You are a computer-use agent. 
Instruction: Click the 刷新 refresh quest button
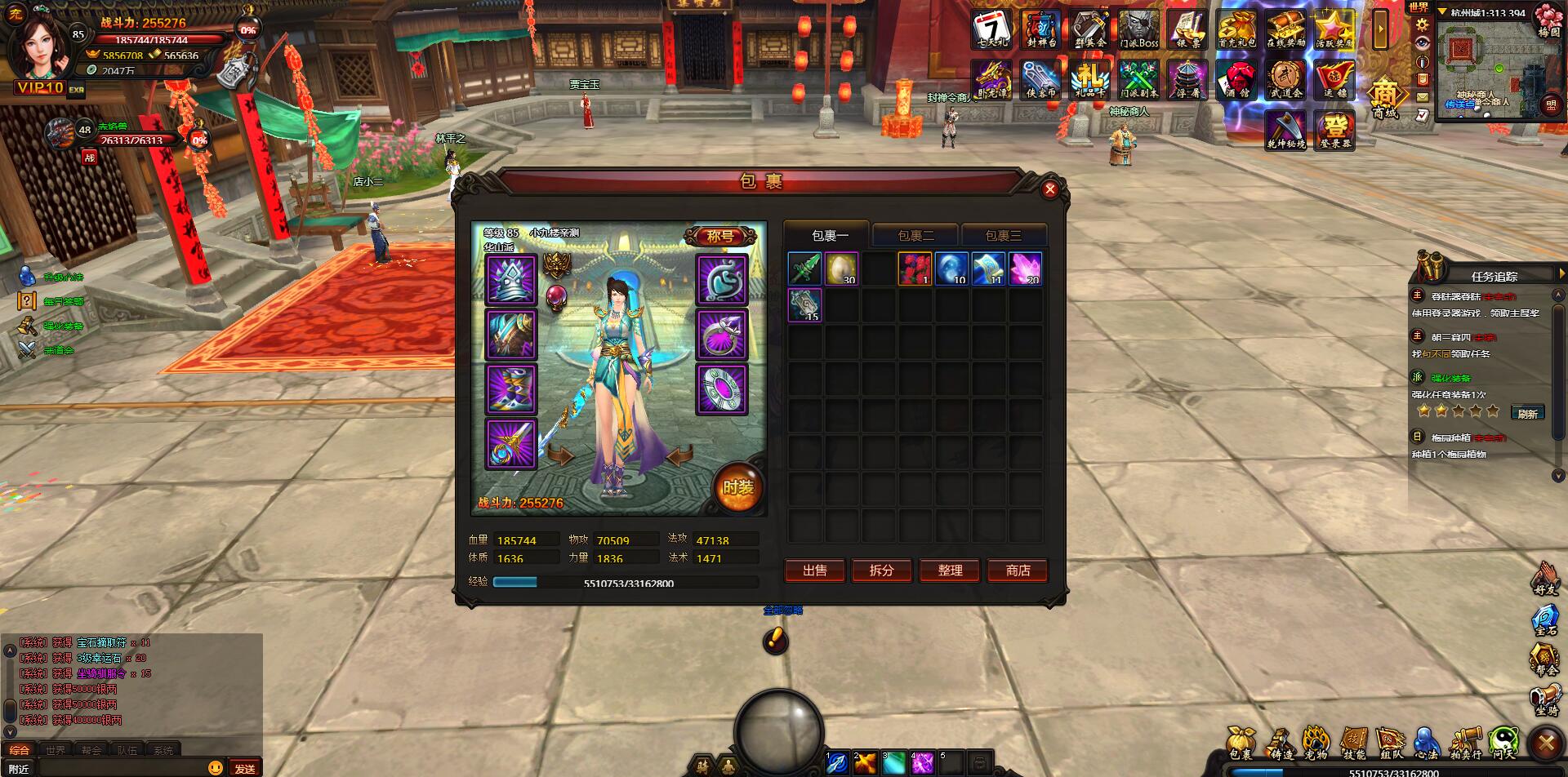[x=1527, y=414]
